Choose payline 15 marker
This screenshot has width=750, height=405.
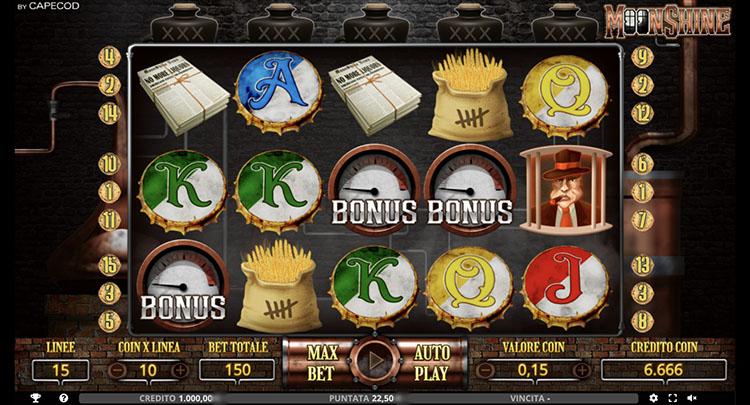[110, 265]
